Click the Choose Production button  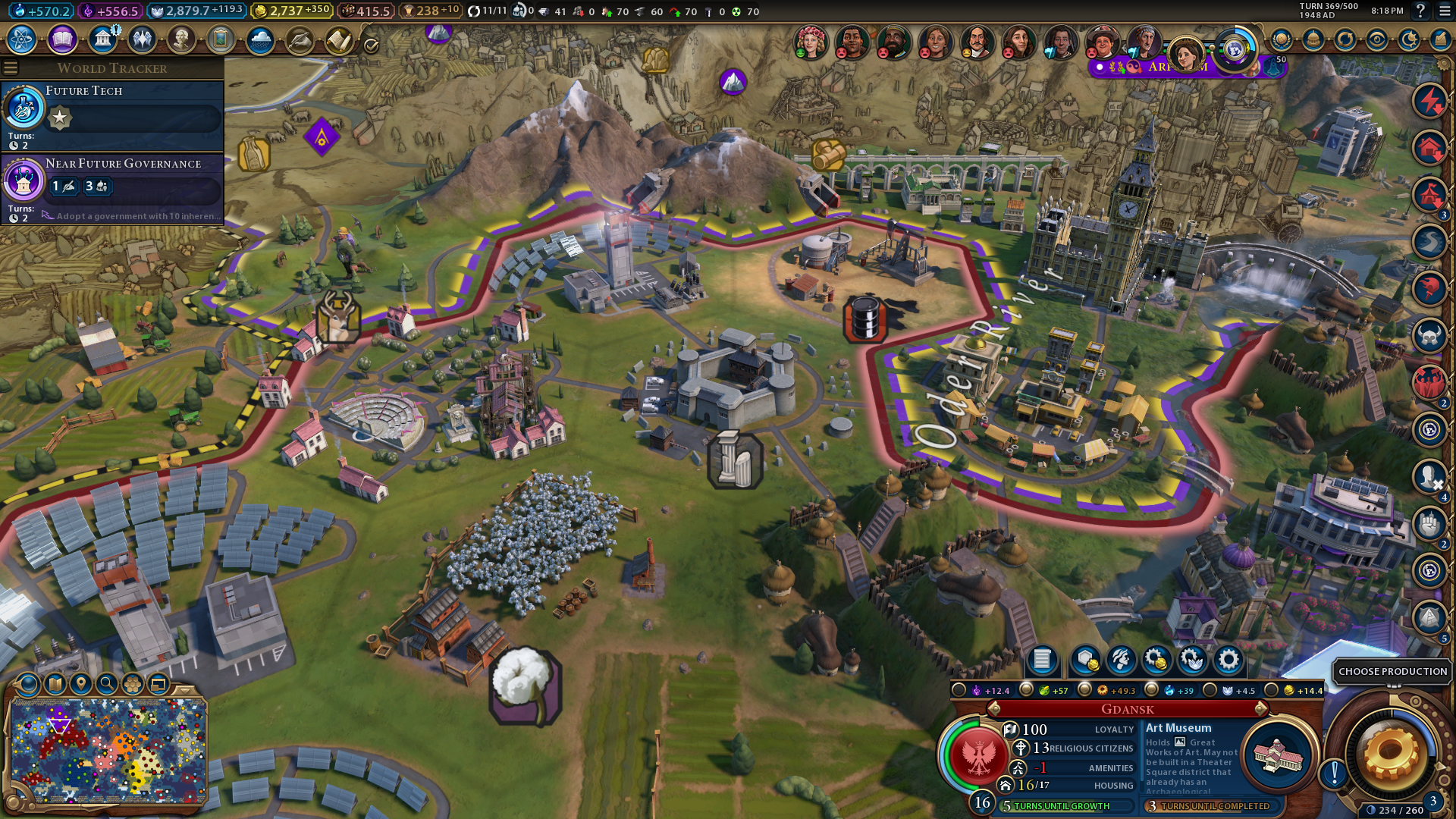point(1392,671)
